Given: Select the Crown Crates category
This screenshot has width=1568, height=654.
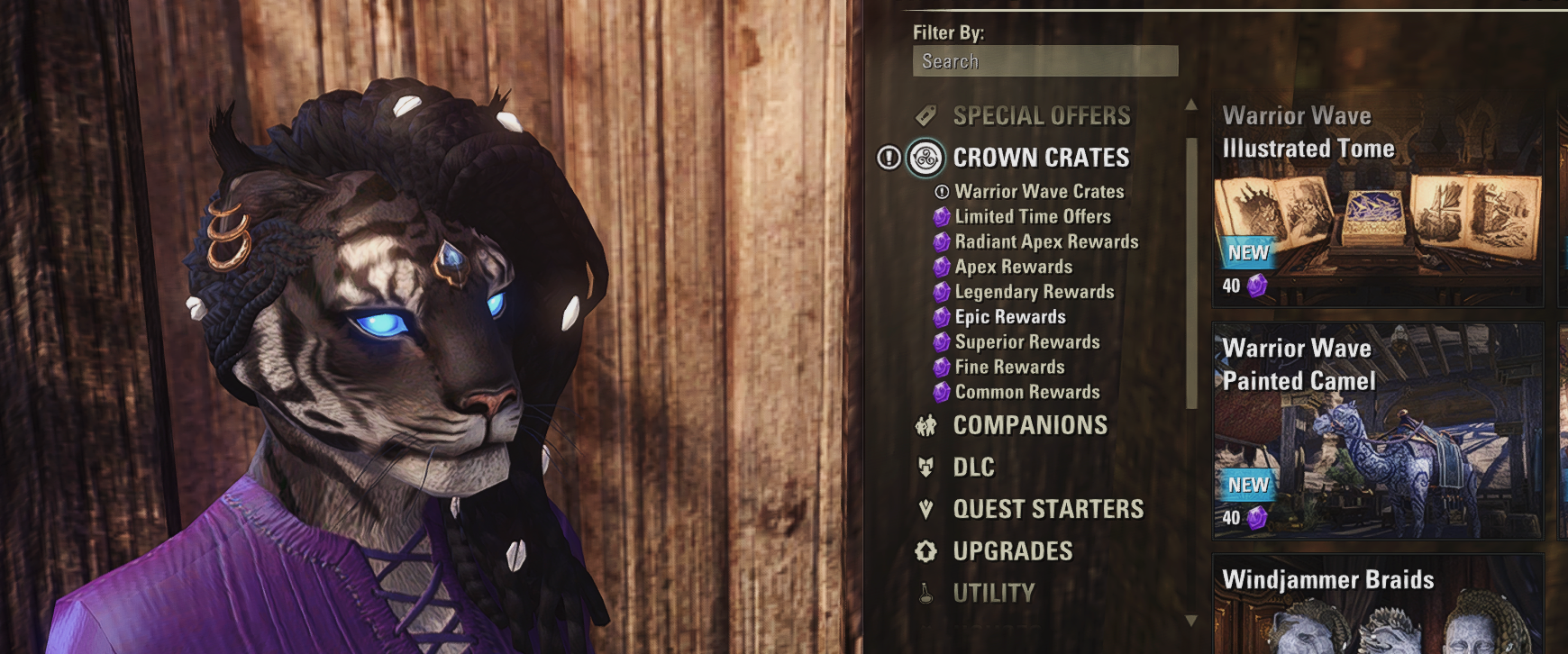Looking at the screenshot, I should point(1041,158).
